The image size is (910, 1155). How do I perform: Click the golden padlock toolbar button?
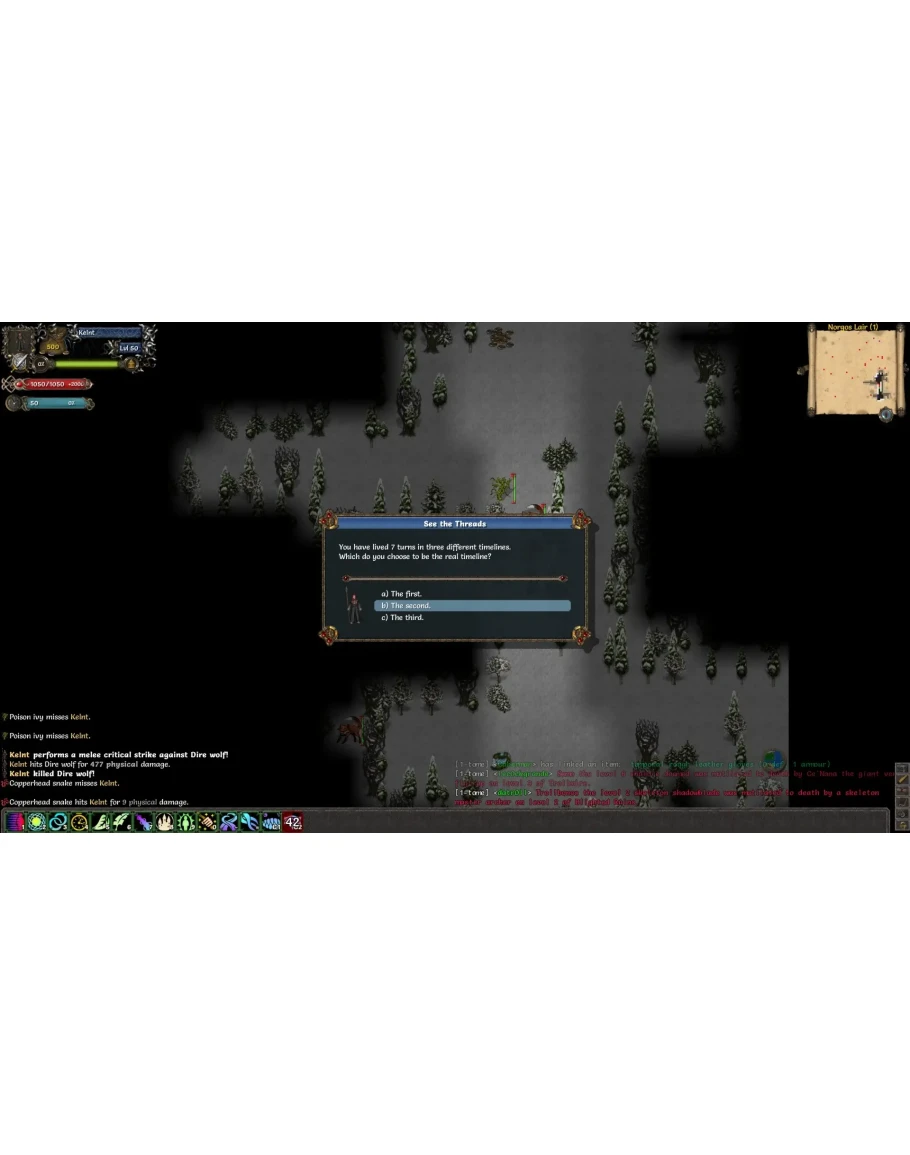(901, 825)
